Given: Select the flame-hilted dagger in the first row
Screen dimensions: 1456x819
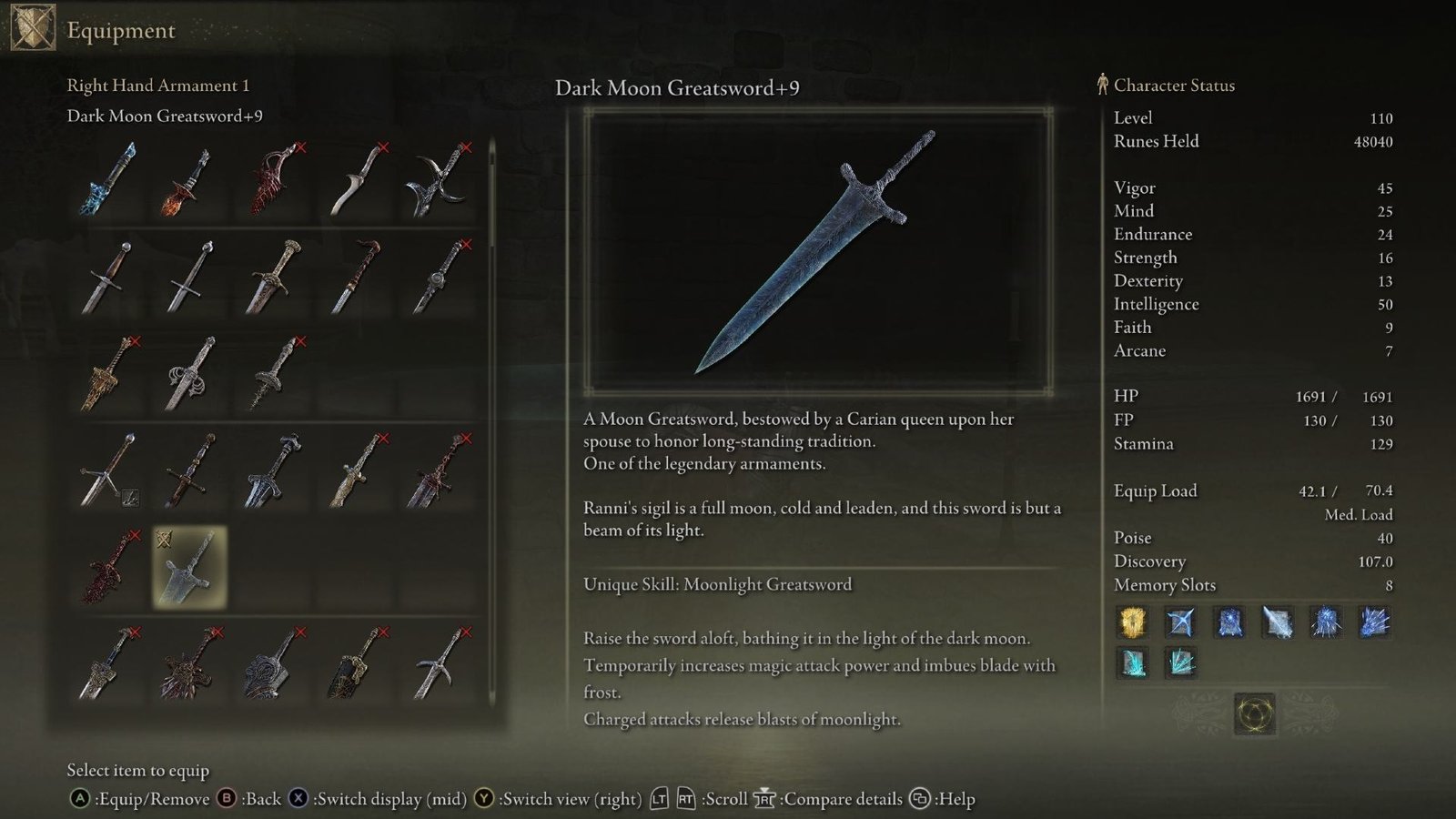Looking at the screenshot, I should click(x=186, y=181).
